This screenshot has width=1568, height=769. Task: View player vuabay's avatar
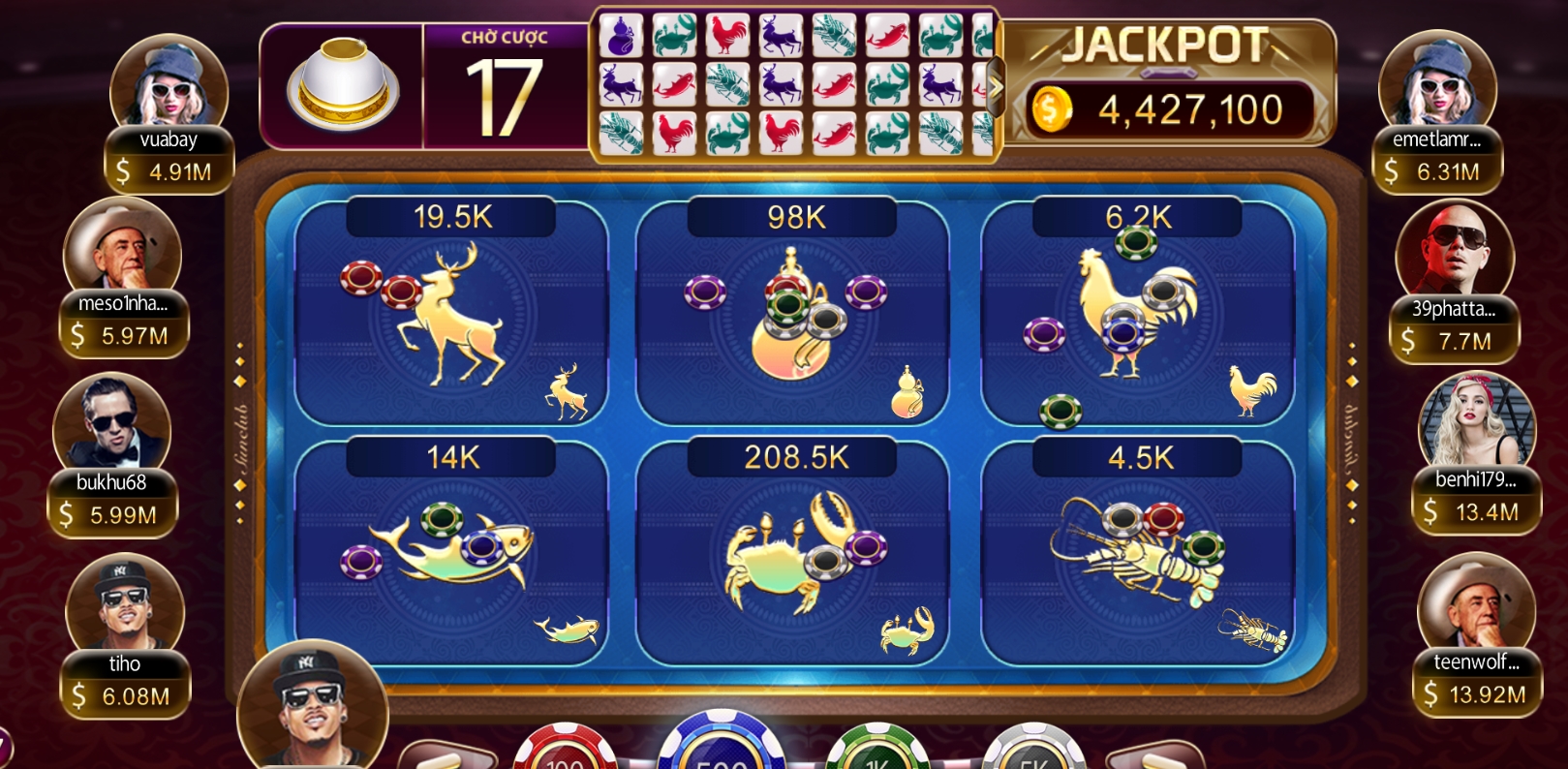pyautogui.click(x=169, y=85)
